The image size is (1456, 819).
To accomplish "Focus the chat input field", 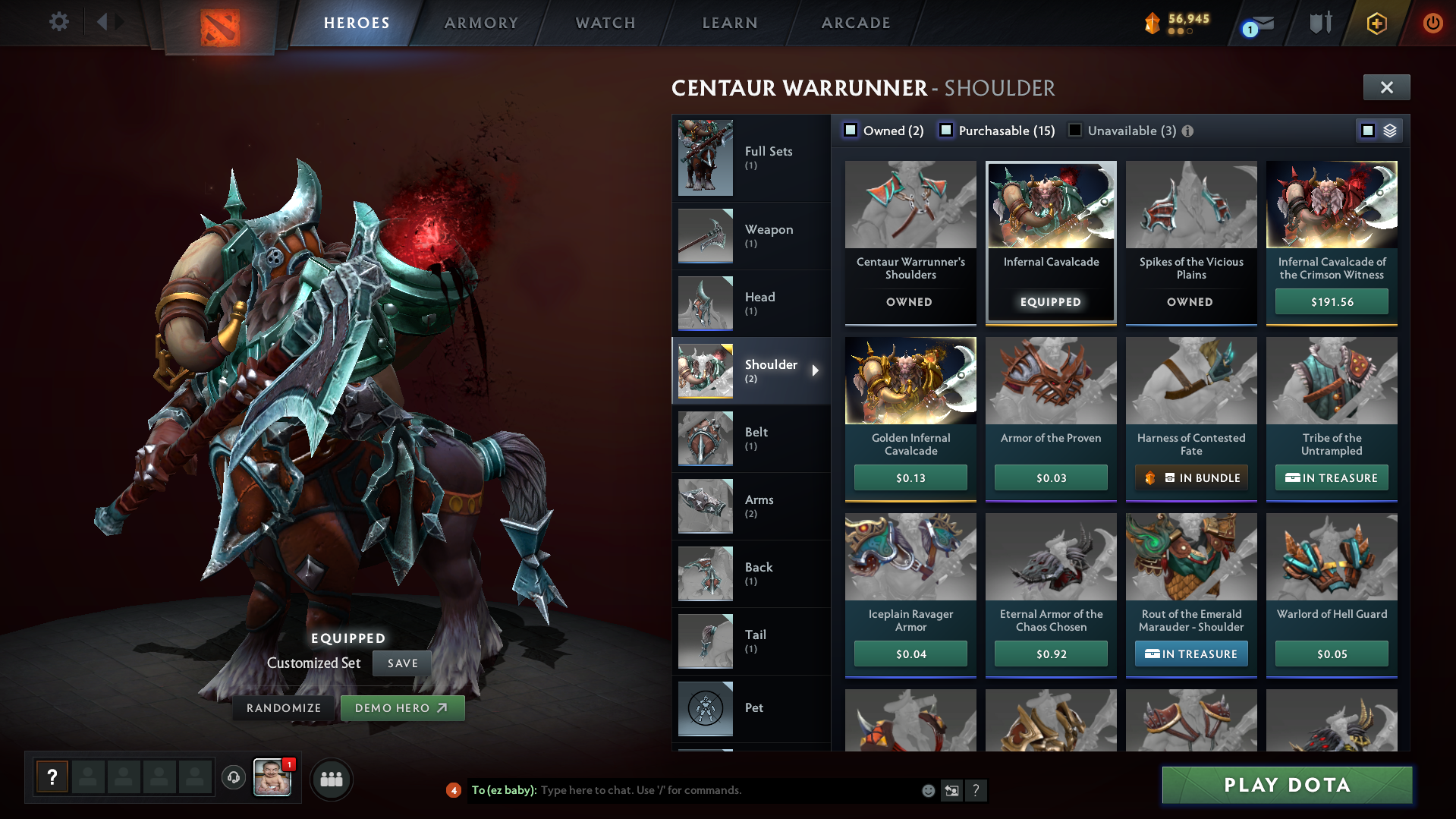I will pos(728,790).
